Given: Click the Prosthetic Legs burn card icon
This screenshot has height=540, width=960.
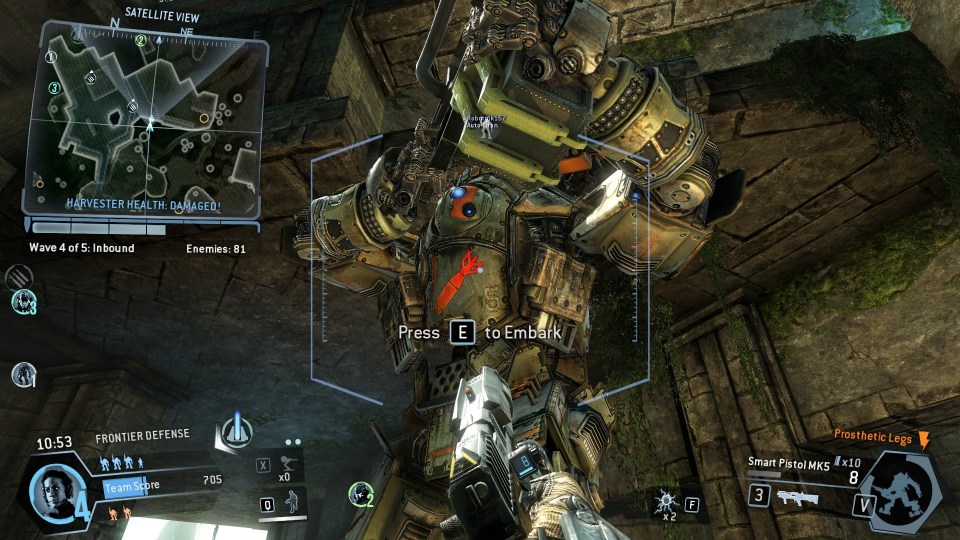Looking at the screenshot, I should [924, 438].
